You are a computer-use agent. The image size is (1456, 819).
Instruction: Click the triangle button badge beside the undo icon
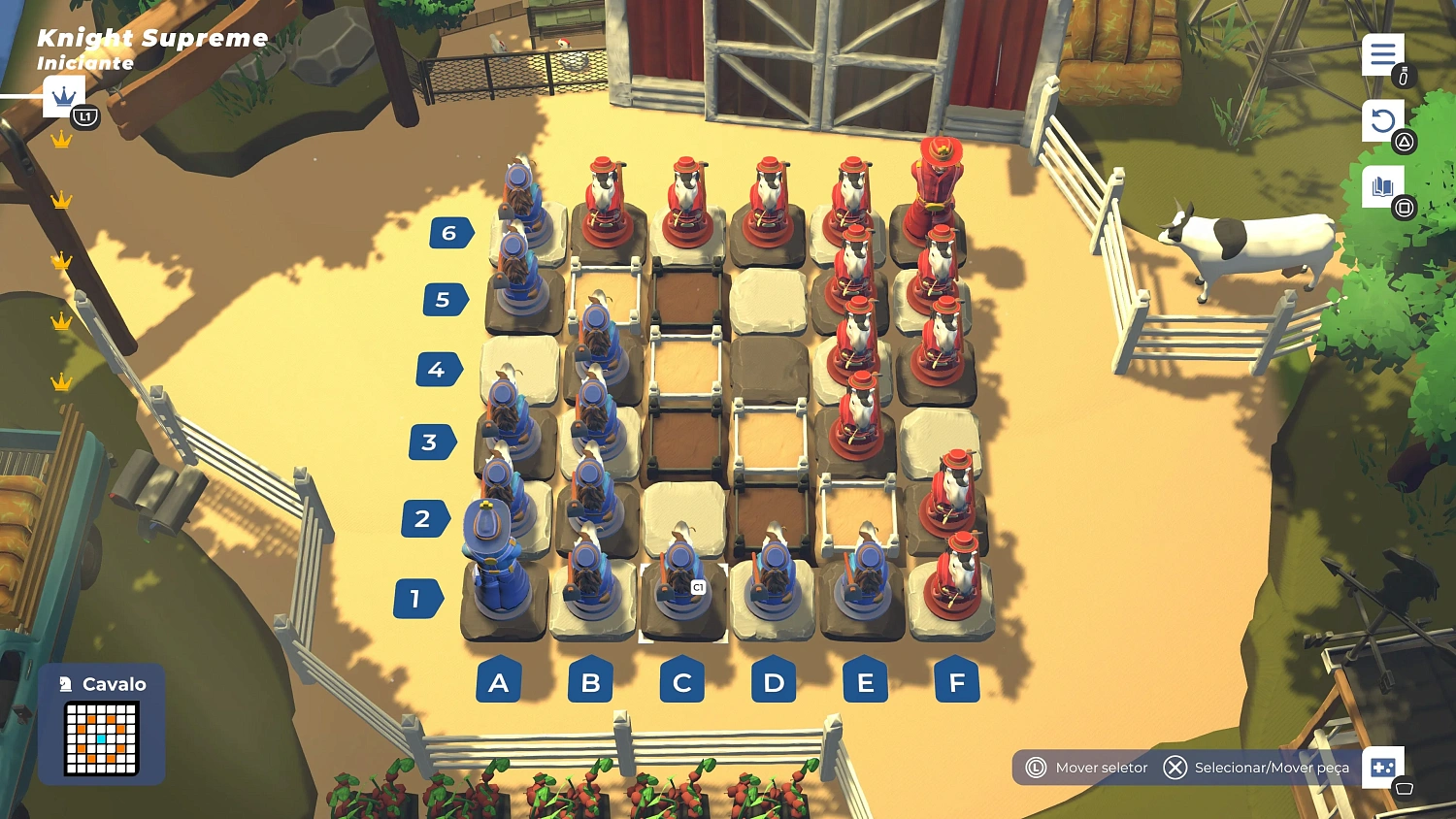pos(1404,142)
